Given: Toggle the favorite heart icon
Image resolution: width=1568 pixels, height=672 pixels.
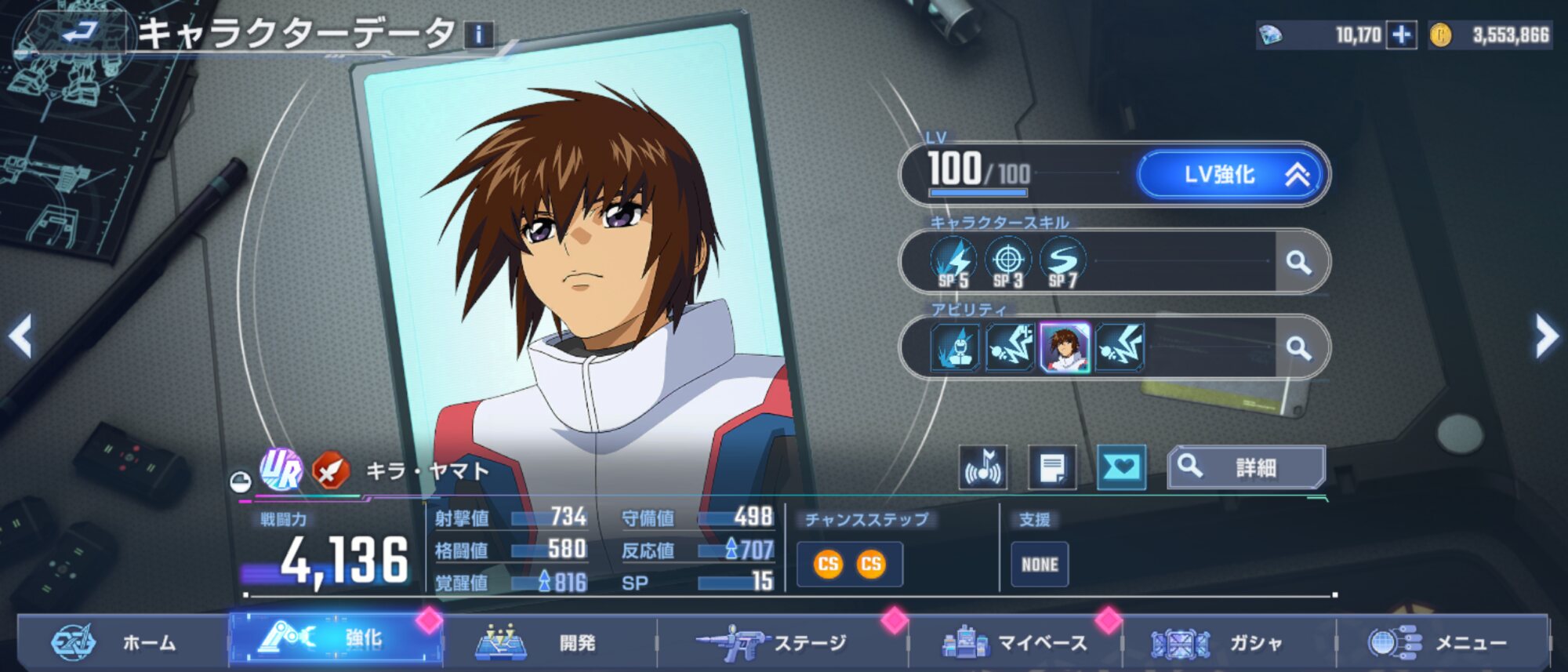Looking at the screenshot, I should click(x=1121, y=468).
